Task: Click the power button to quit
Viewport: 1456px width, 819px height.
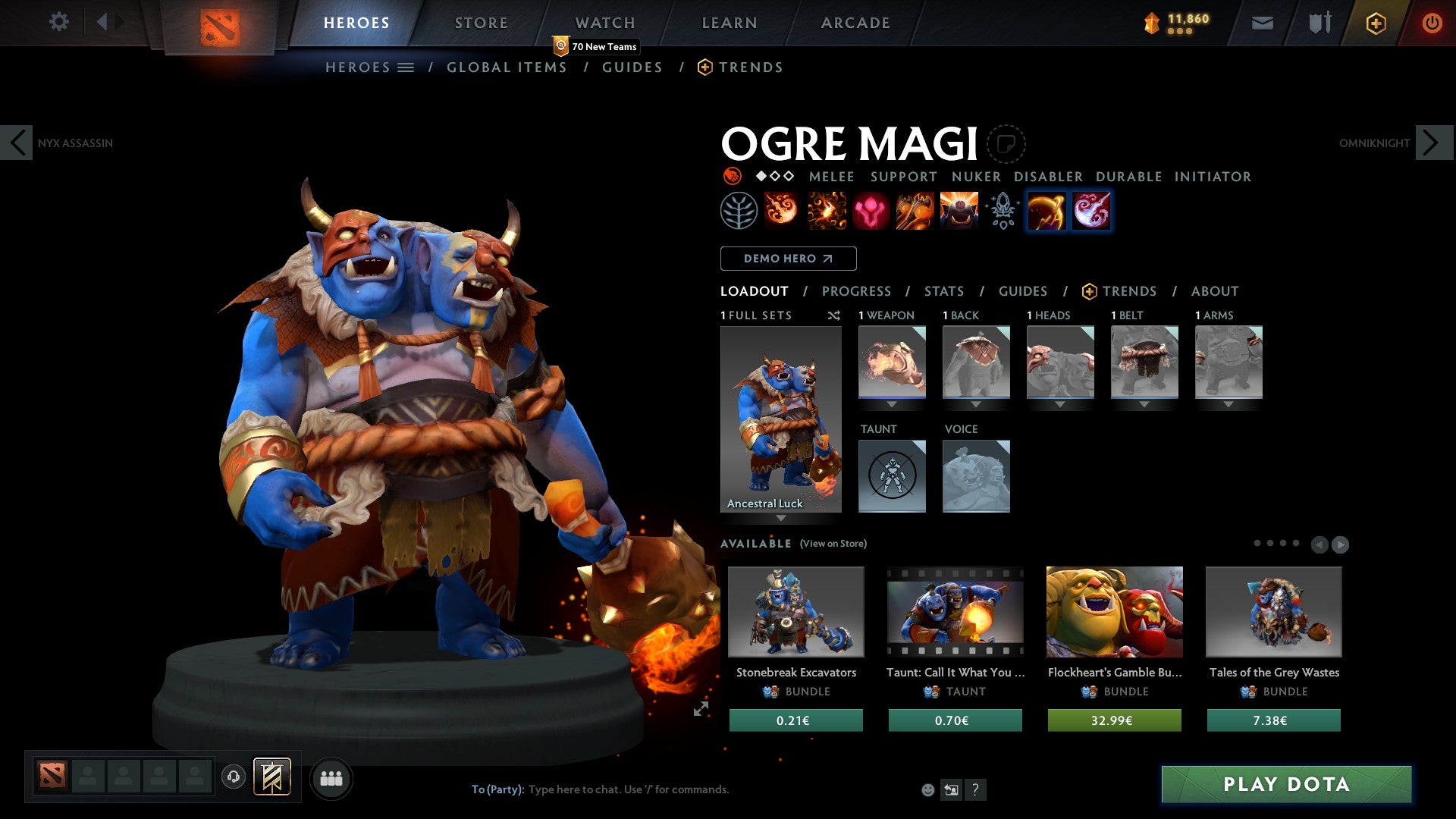Action: coord(1433,23)
